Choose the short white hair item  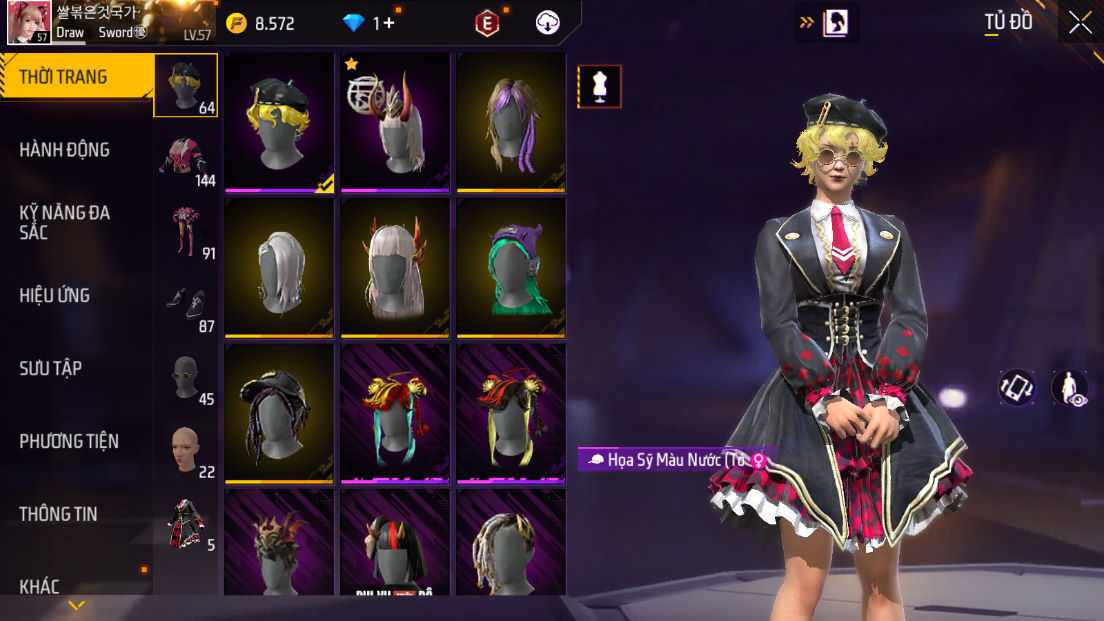coord(279,267)
